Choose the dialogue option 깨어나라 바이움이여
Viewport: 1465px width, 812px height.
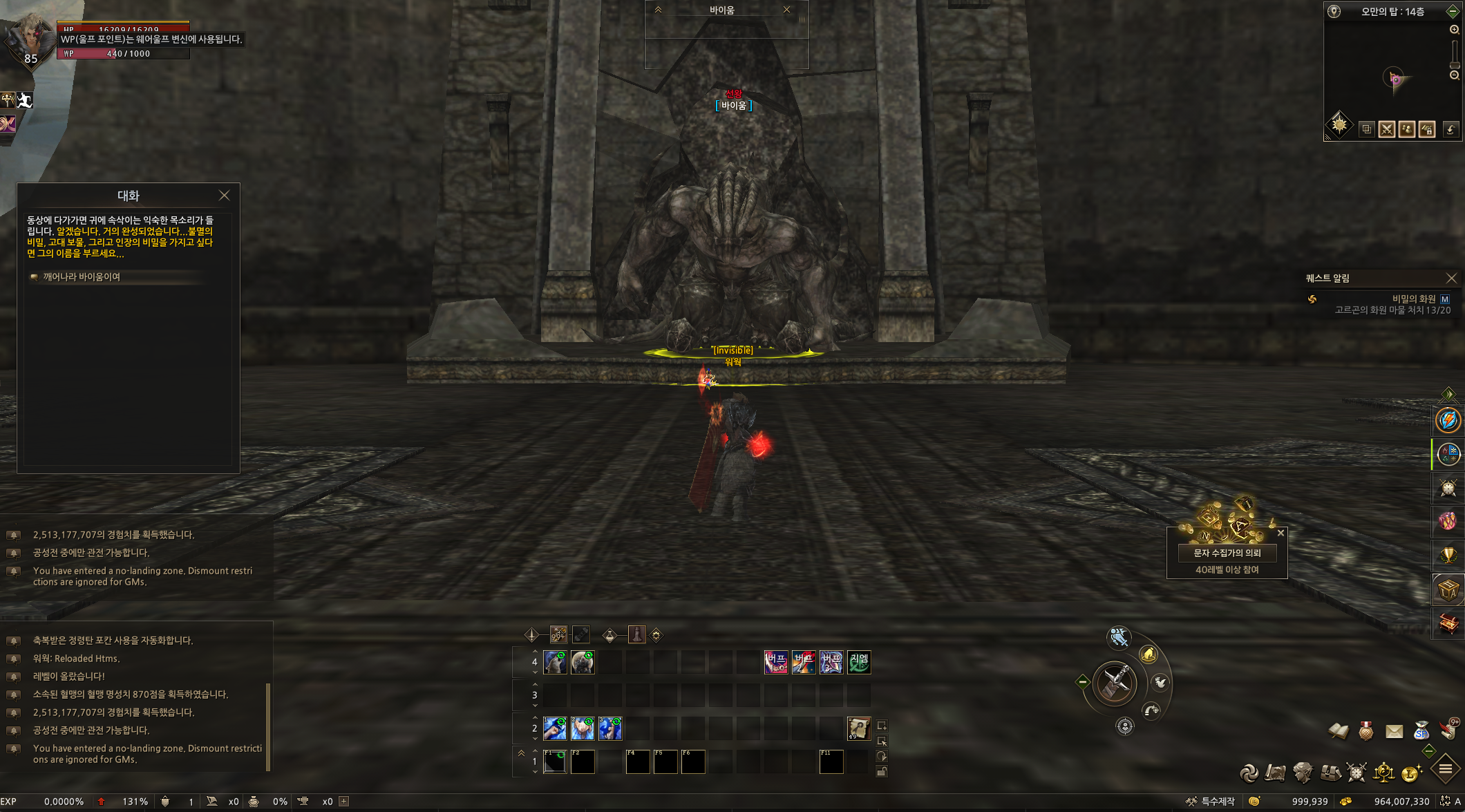tap(82, 277)
